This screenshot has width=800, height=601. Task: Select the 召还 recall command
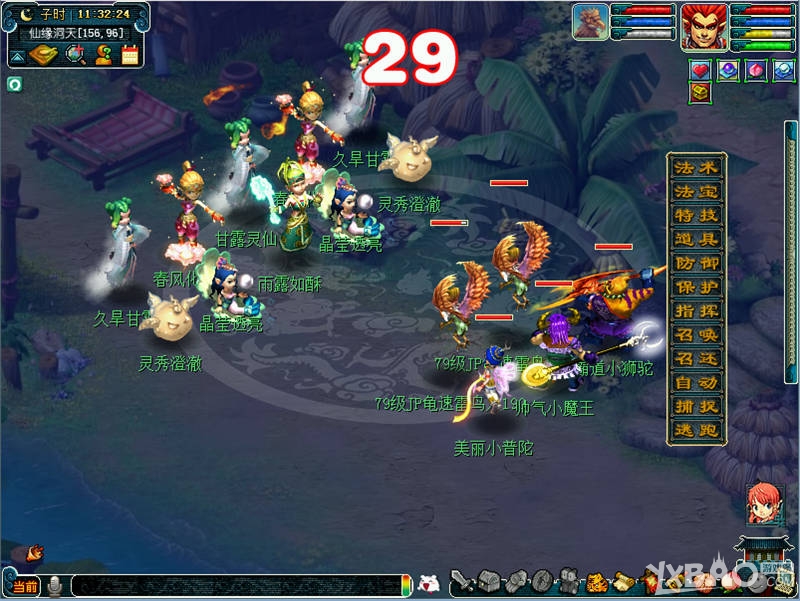(x=695, y=360)
